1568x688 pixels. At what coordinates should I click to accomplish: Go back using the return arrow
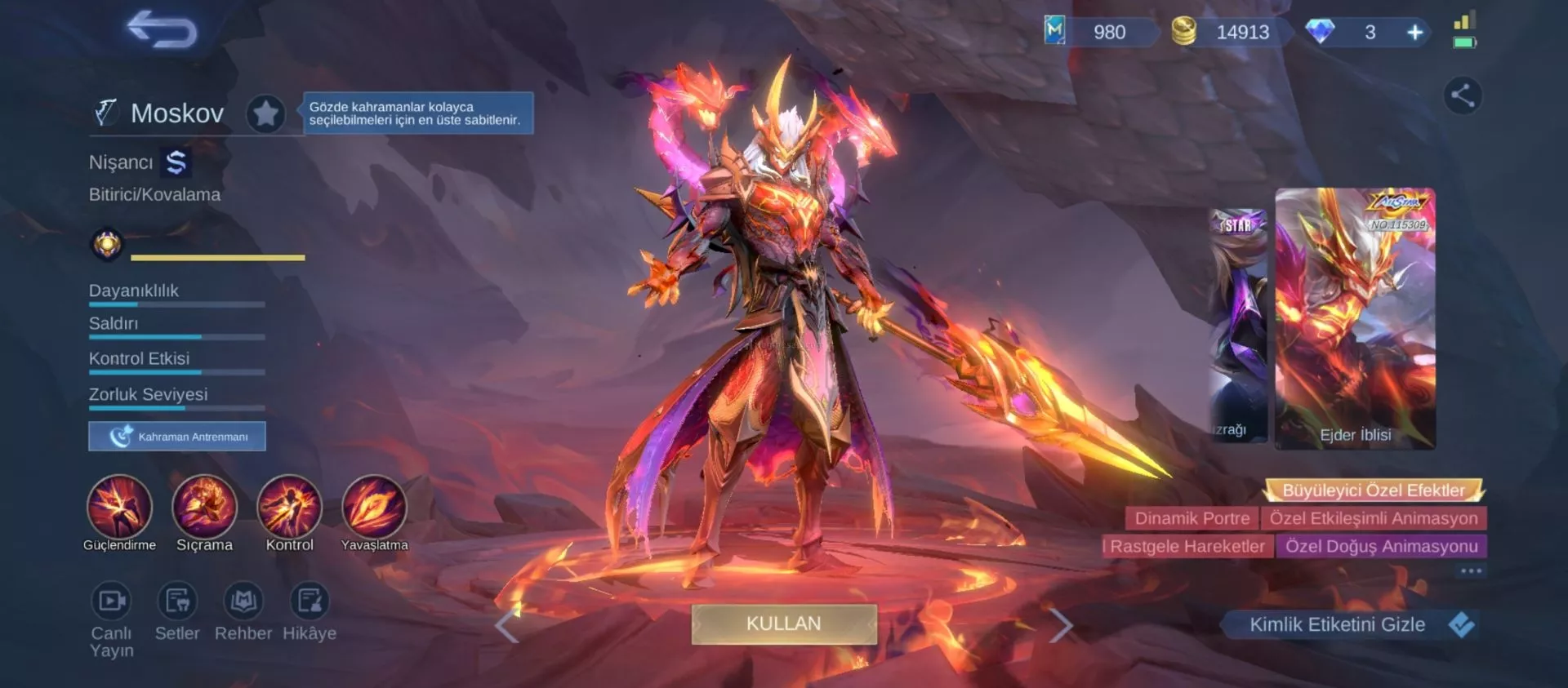pos(162,30)
